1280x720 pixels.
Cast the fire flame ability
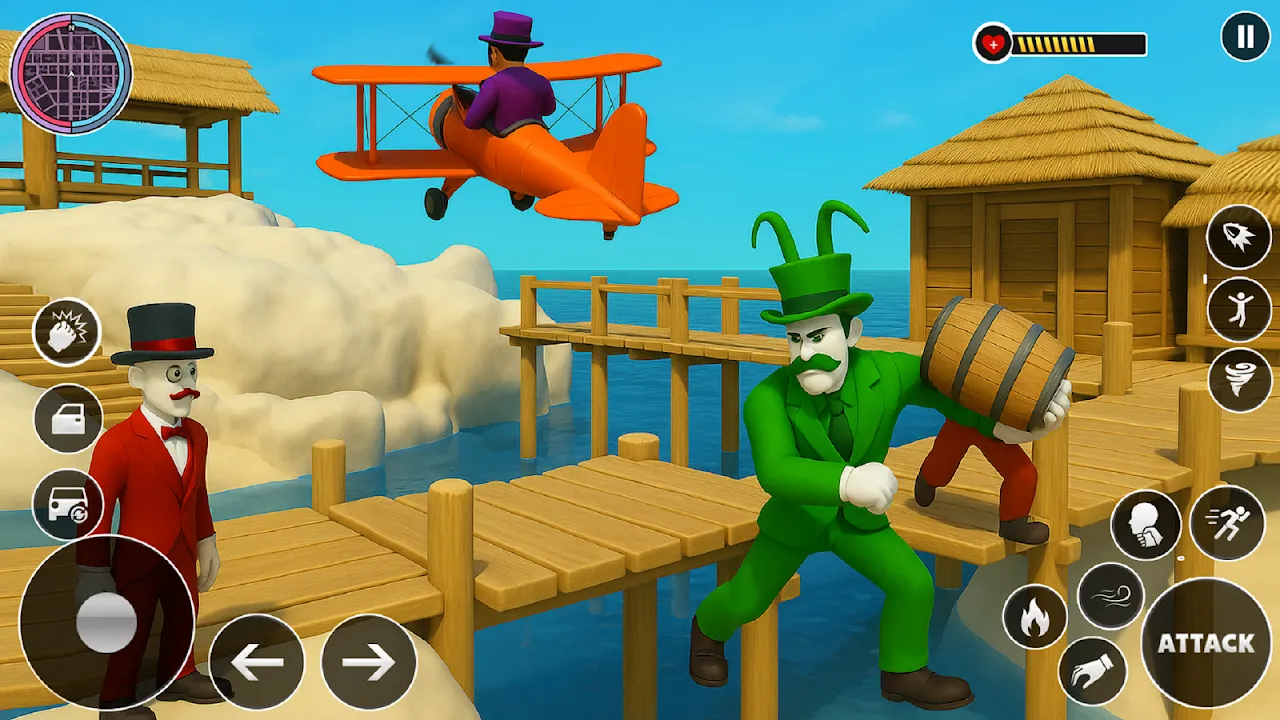(1034, 617)
